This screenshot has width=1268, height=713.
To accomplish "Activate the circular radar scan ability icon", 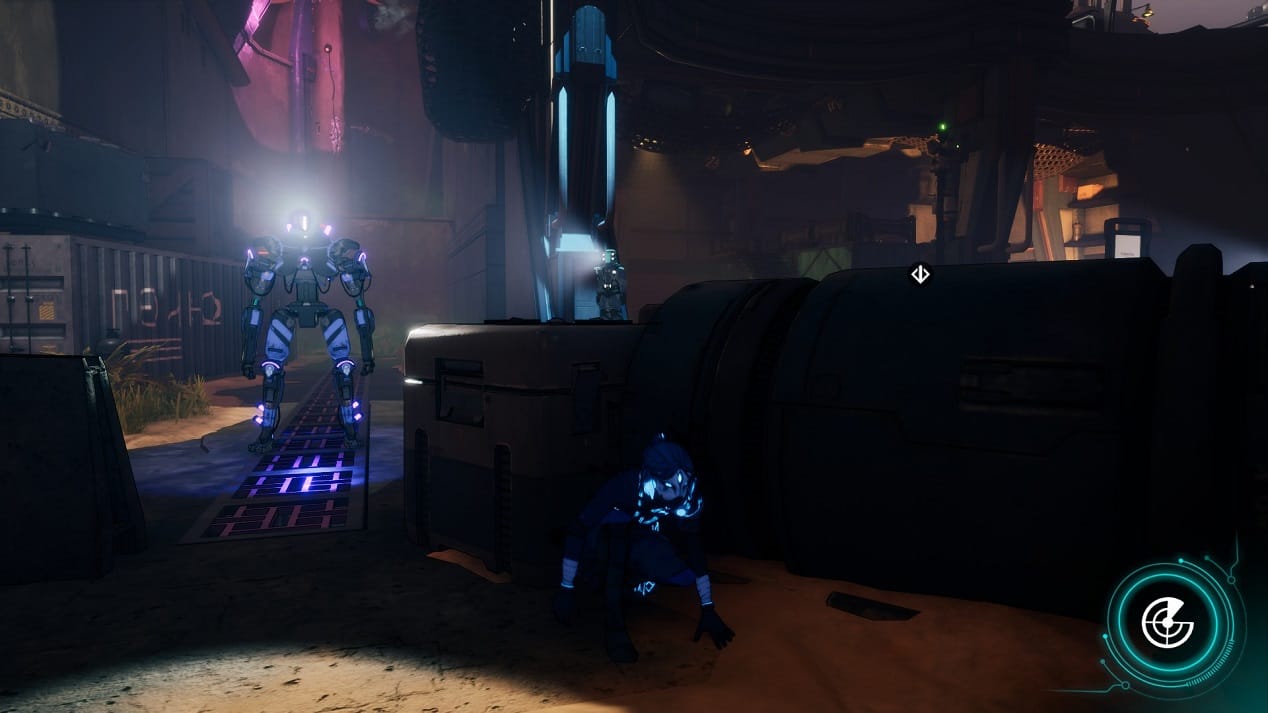I will coord(1168,624).
